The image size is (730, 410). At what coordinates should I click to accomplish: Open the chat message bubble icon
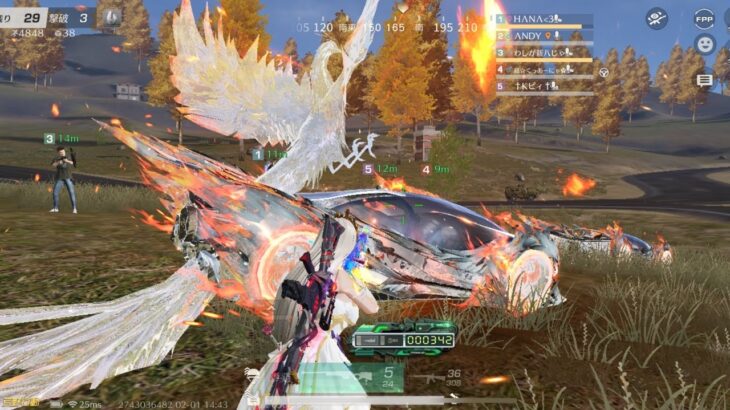pos(704,79)
